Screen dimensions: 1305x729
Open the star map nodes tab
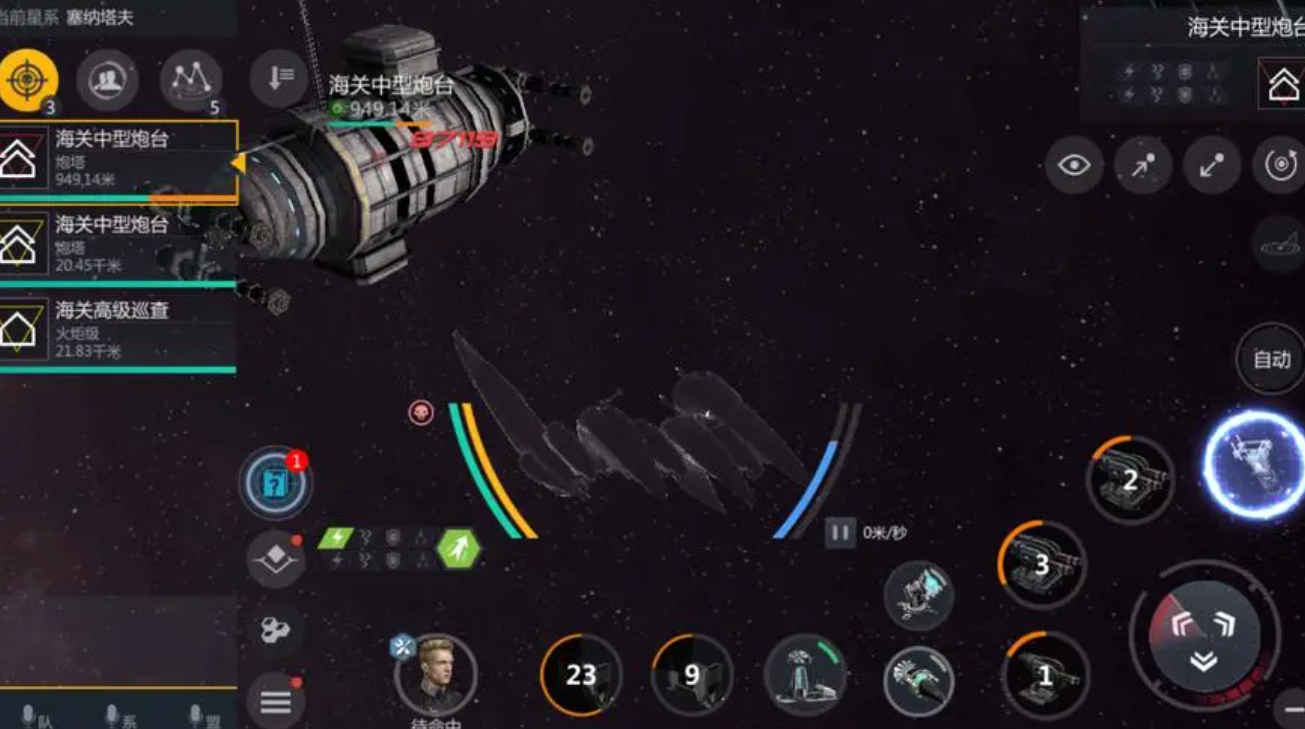[x=190, y=80]
